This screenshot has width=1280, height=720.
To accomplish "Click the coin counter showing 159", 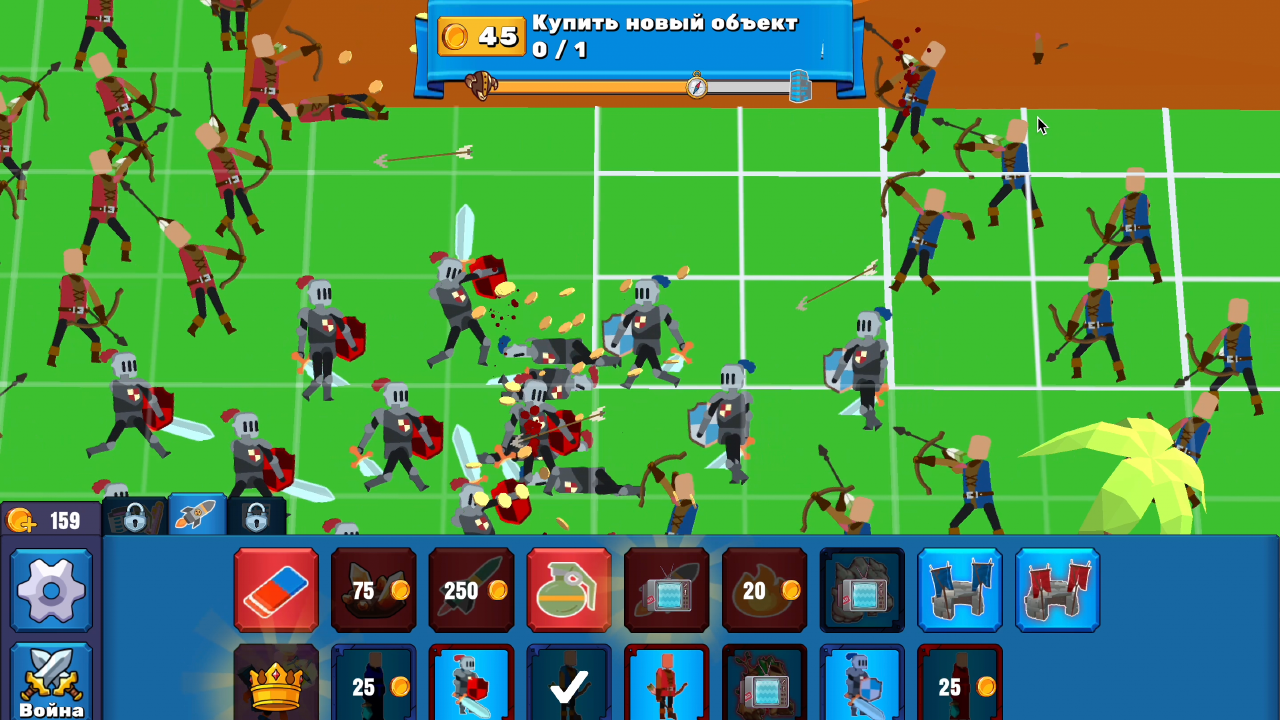I will [x=50, y=520].
